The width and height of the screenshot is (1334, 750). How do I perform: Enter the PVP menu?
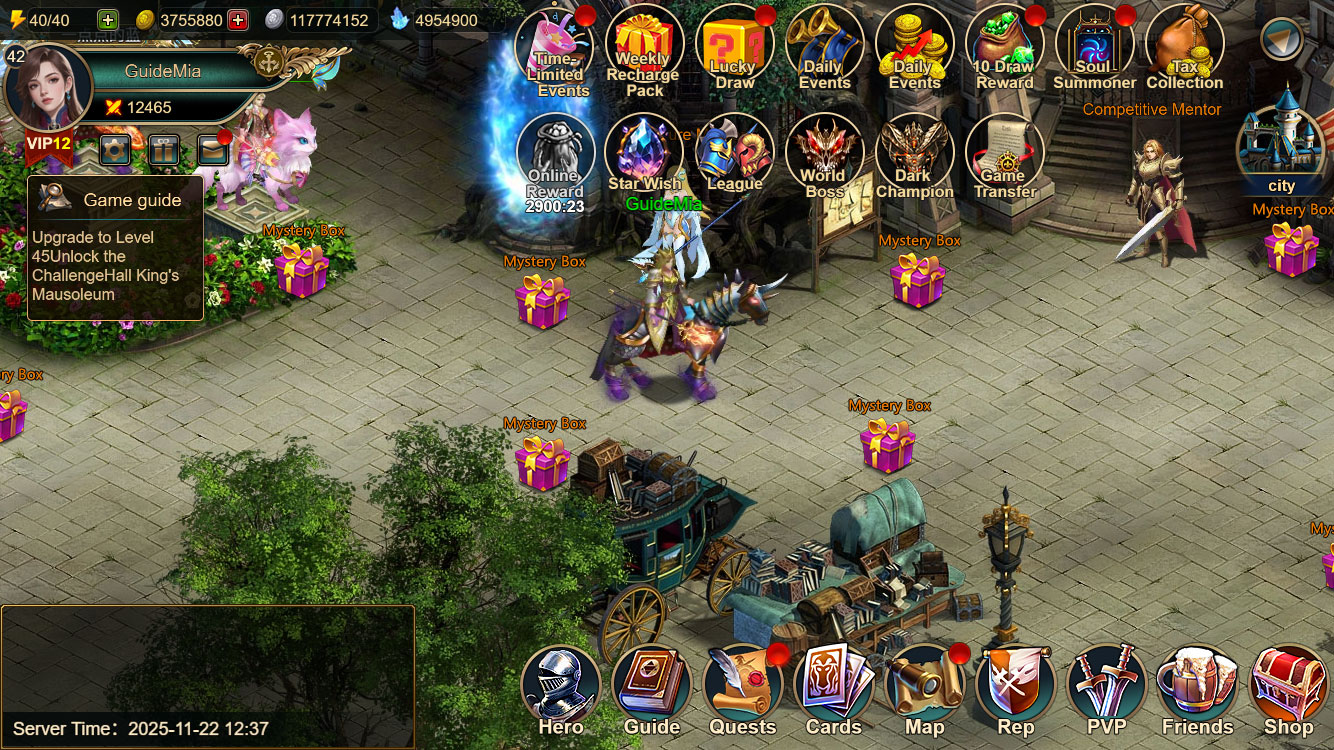(1106, 687)
